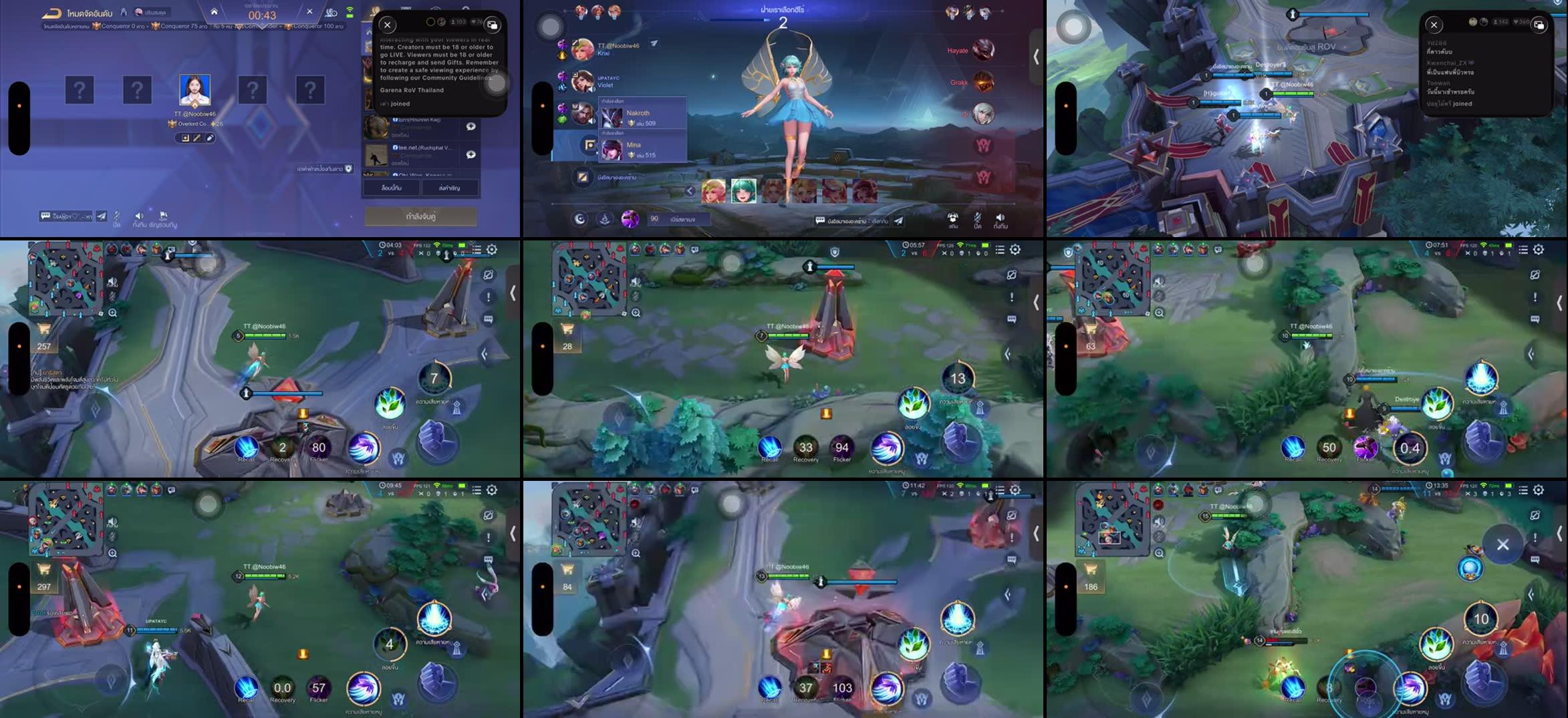Screen dimensions: 1568x718
Task: Toggle the speaker icon next to Violet
Action: 591,89
